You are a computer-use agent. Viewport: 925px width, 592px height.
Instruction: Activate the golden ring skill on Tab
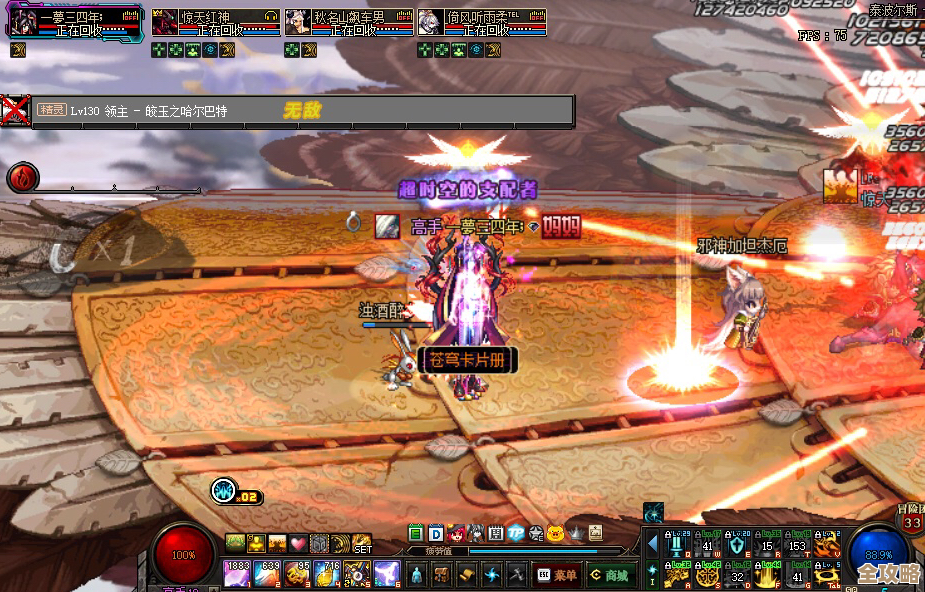pyautogui.click(x=827, y=575)
